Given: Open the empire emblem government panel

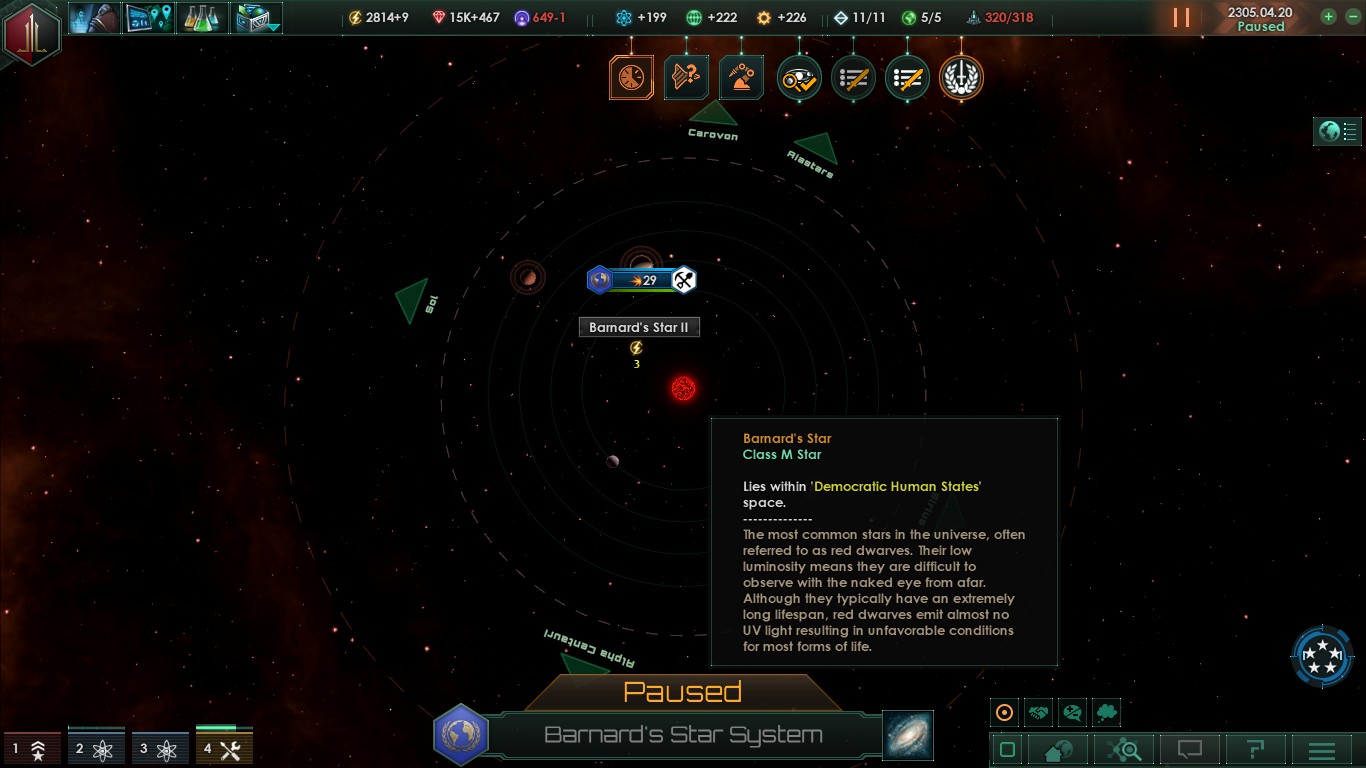Looking at the screenshot, I should (x=31, y=34).
